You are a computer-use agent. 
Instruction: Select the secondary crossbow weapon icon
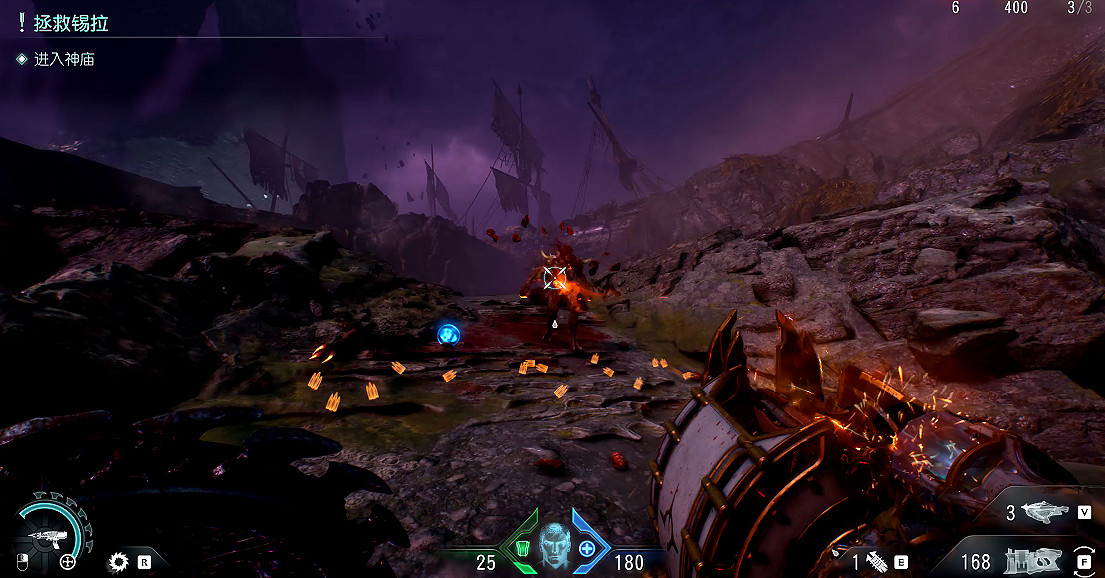(1046, 513)
